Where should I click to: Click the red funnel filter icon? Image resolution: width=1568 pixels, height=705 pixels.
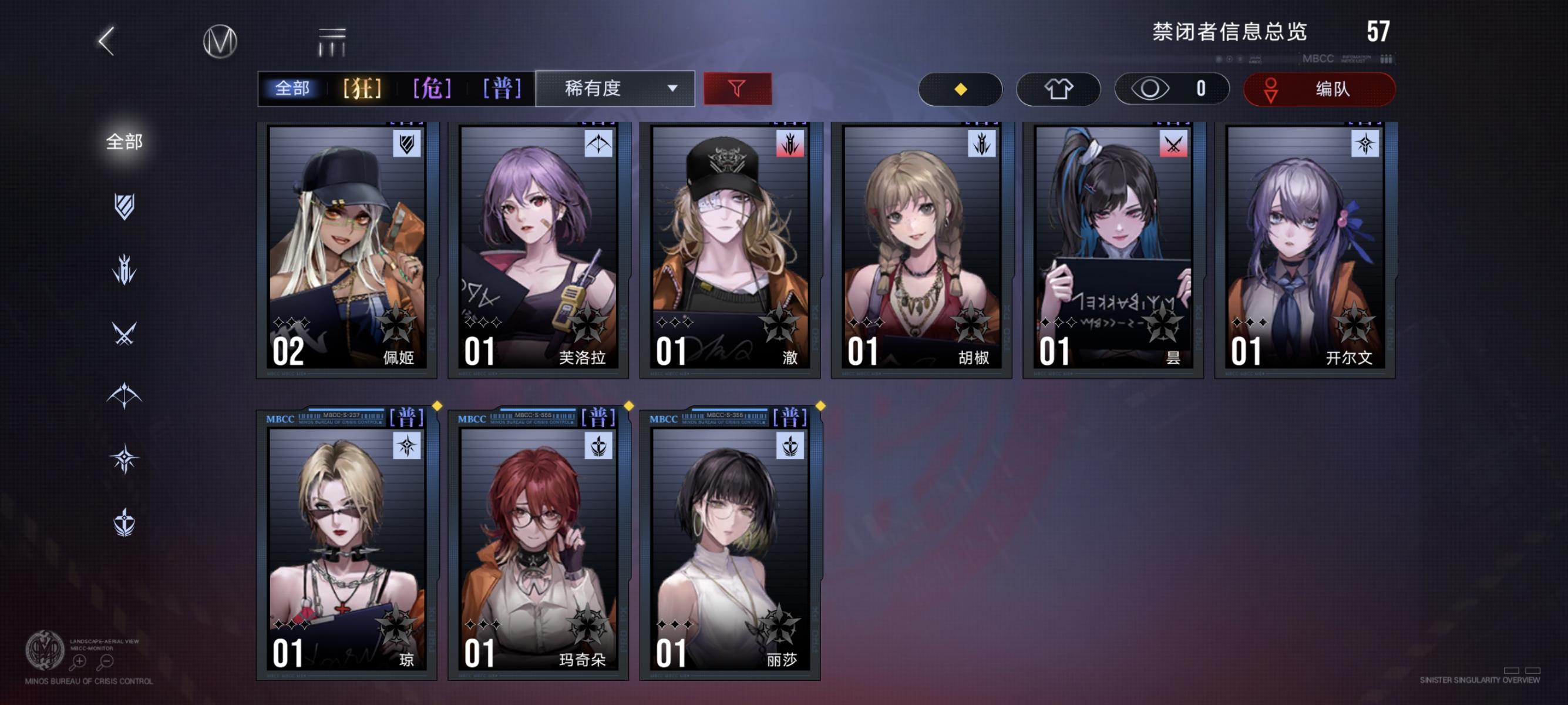(x=737, y=88)
